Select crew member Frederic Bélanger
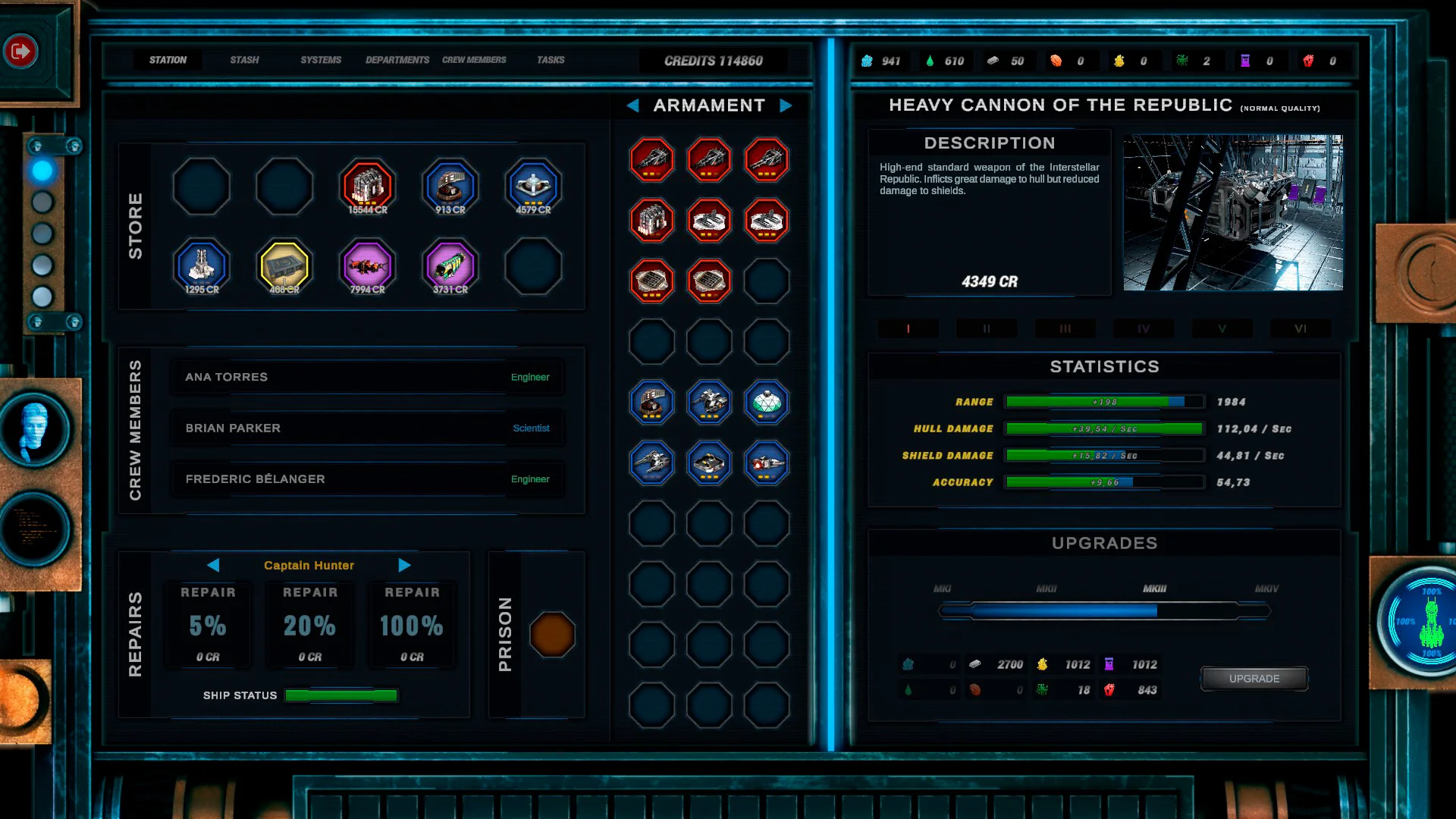The height and width of the screenshot is (819, 1456). click(367, 479)
